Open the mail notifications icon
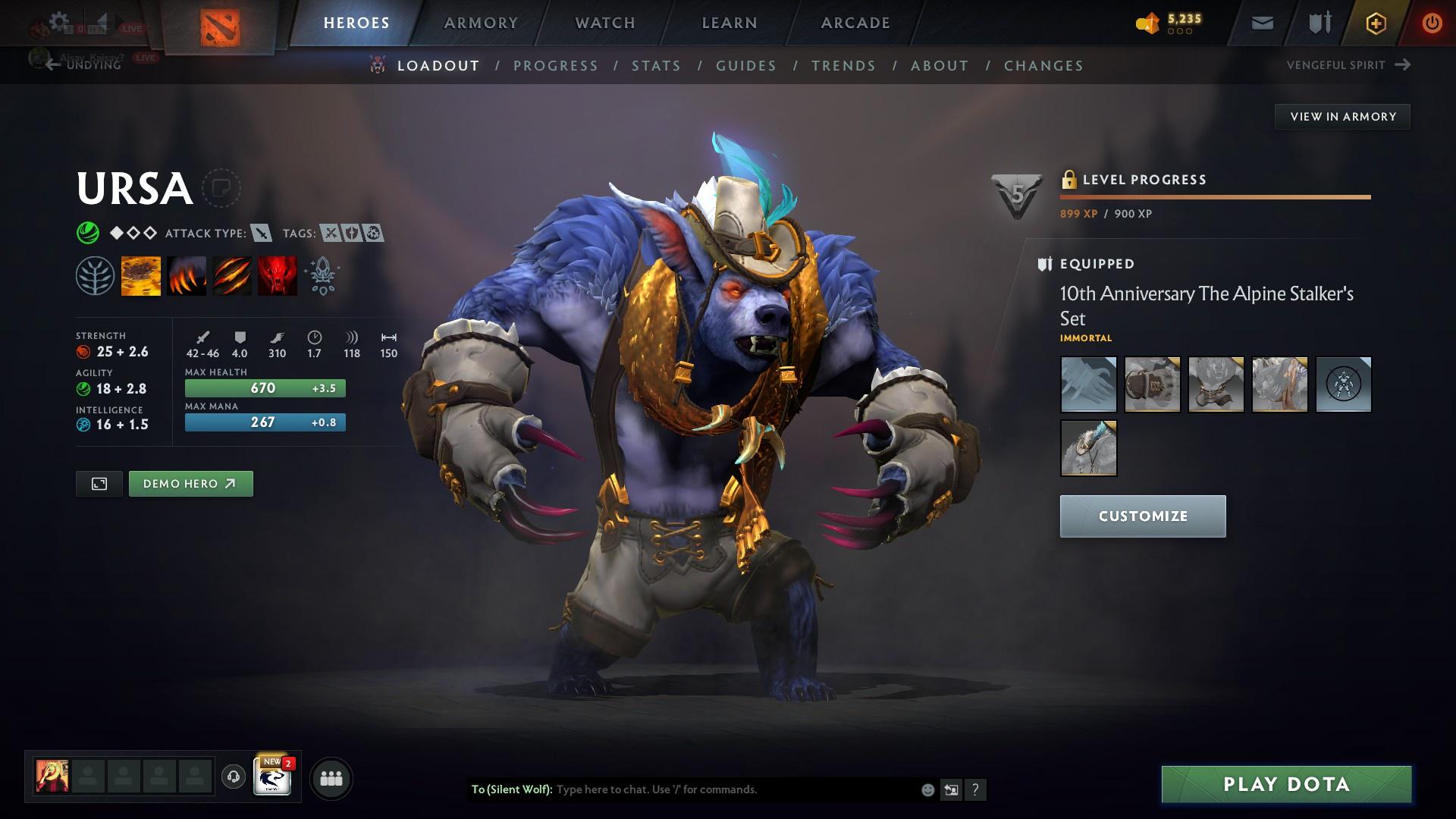This screenshot has height=819, width=1456. (1261, 23)
